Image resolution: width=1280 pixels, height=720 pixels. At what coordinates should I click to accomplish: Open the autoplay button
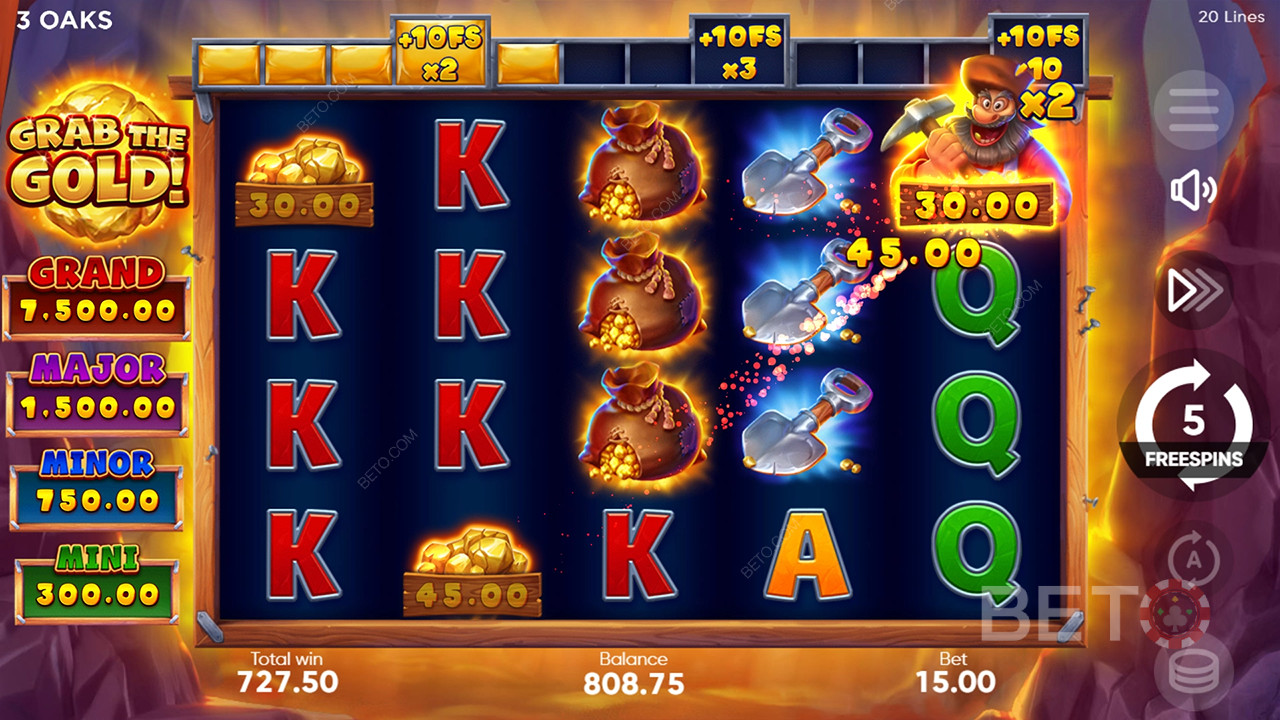coord(1191,556)
